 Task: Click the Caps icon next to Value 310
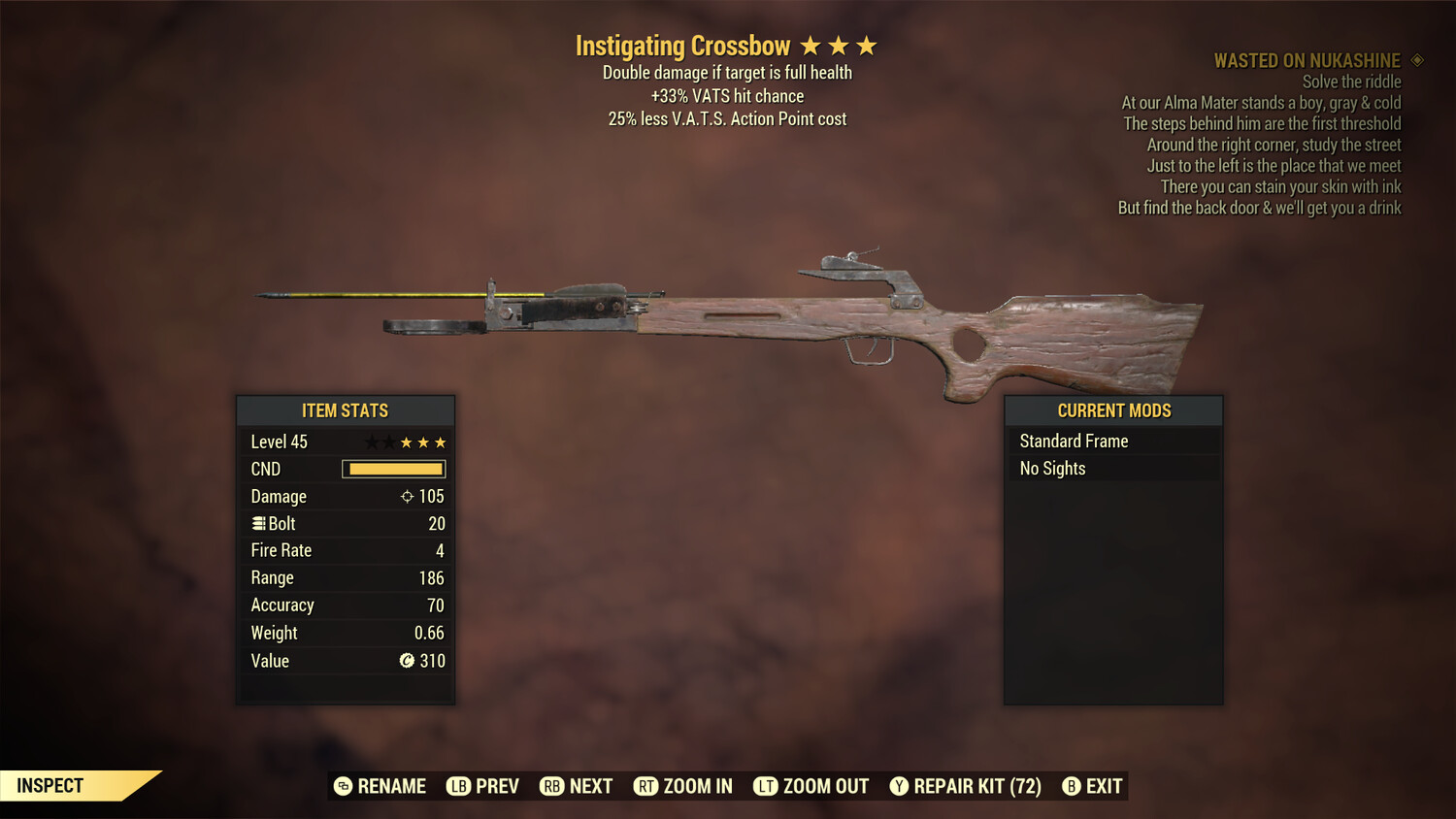[x=409, y=661]
